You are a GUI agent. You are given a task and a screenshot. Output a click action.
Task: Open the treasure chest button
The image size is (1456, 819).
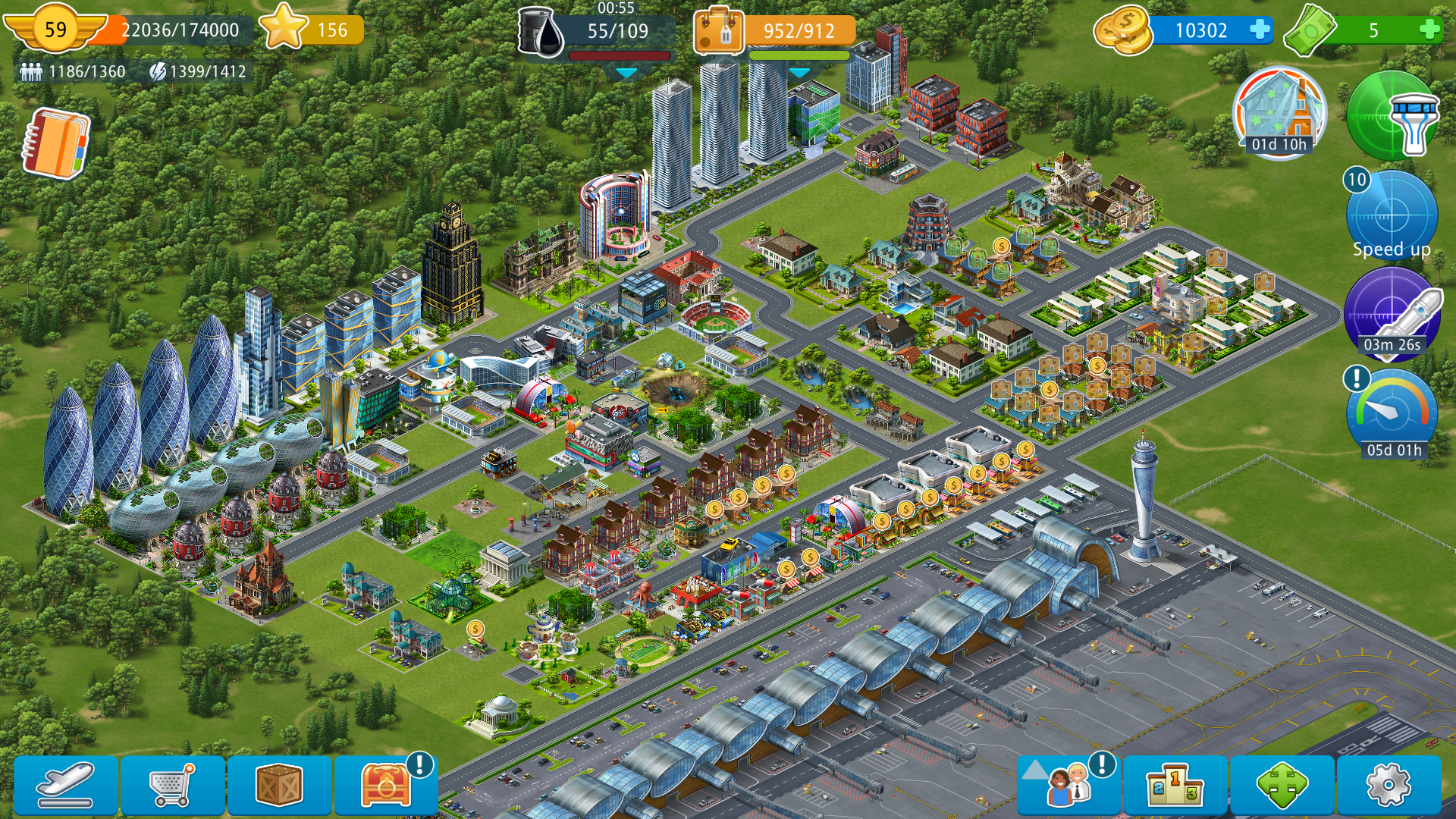click(386, 785)
